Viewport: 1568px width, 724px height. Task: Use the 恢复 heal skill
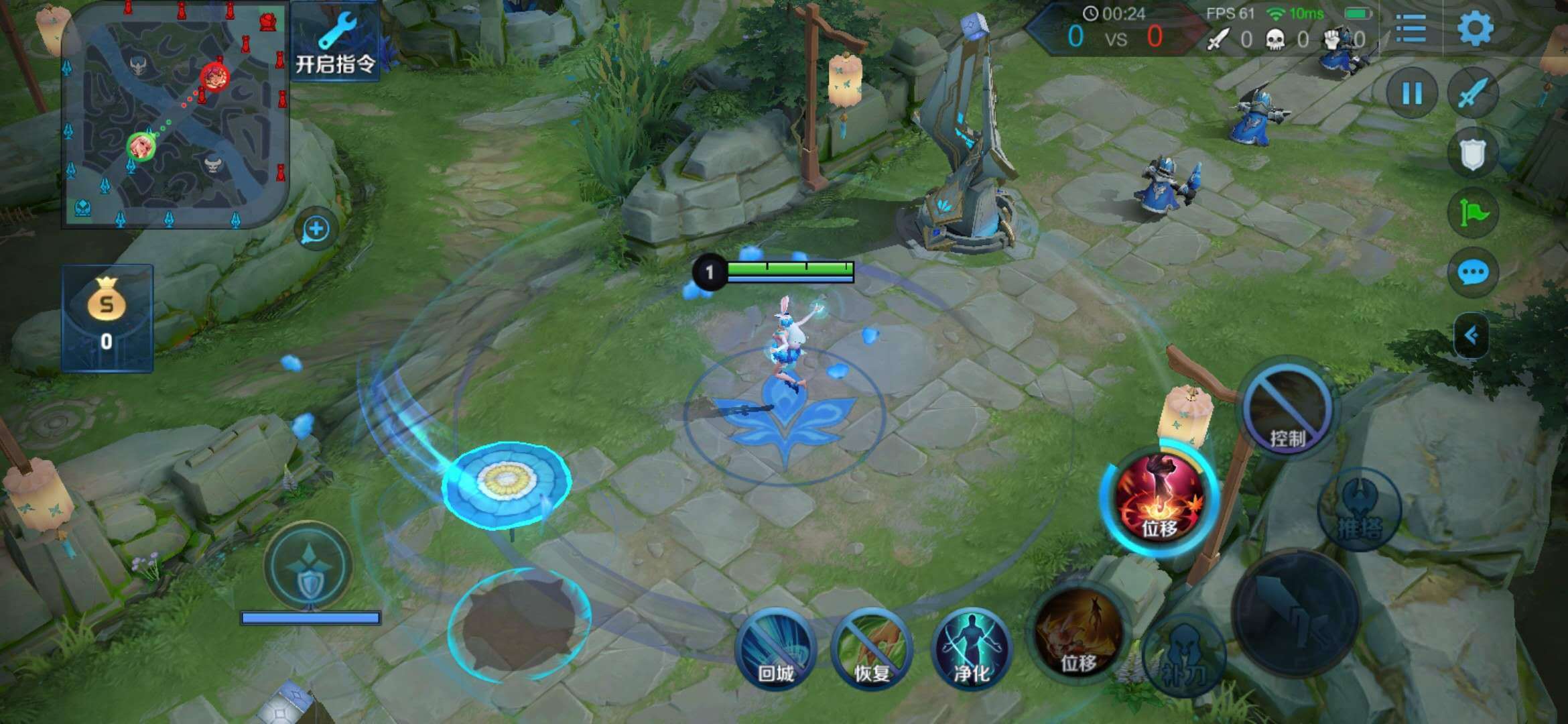coord(872,648)
